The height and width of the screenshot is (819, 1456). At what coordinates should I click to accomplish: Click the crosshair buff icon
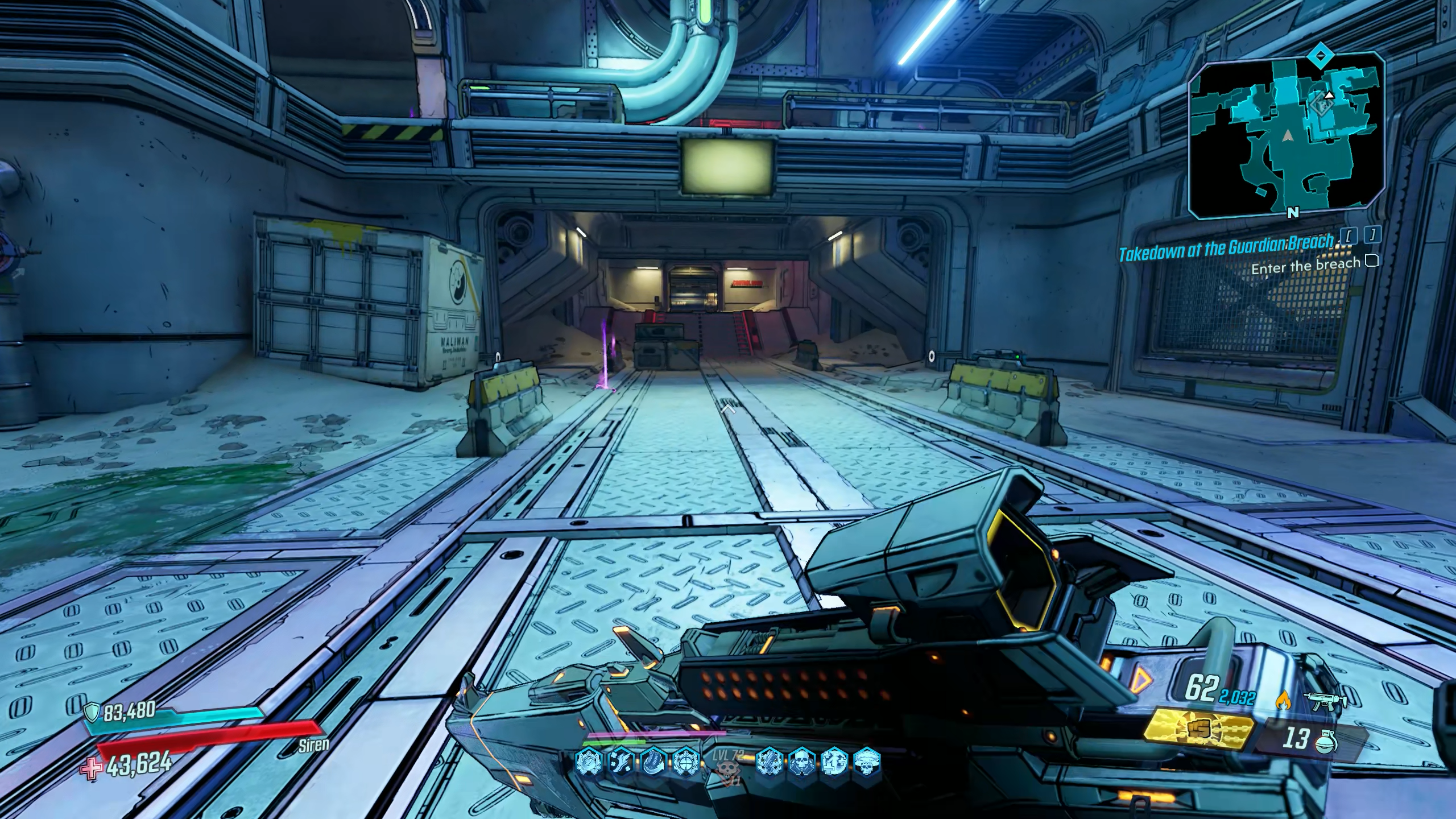(687, 761)
